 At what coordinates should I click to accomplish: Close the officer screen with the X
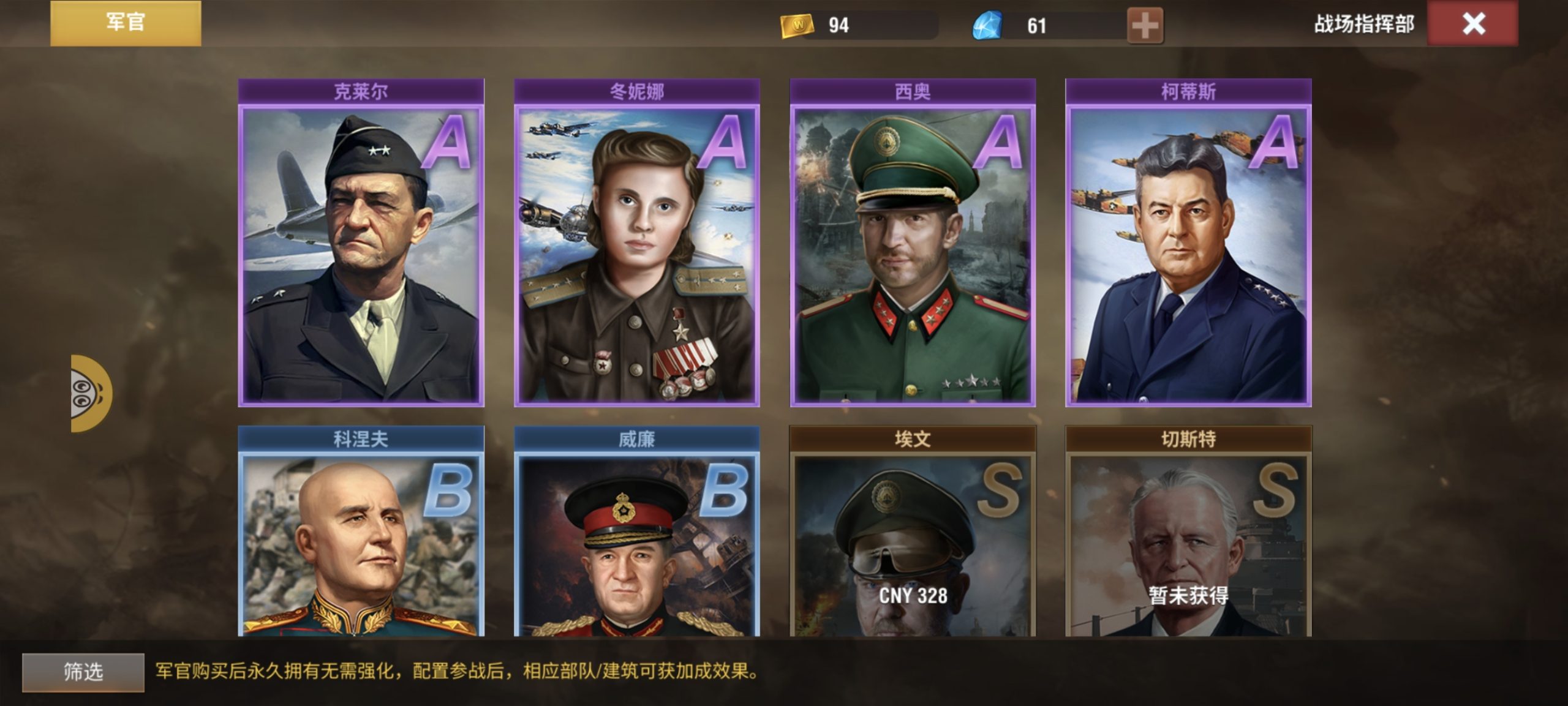1472,24
